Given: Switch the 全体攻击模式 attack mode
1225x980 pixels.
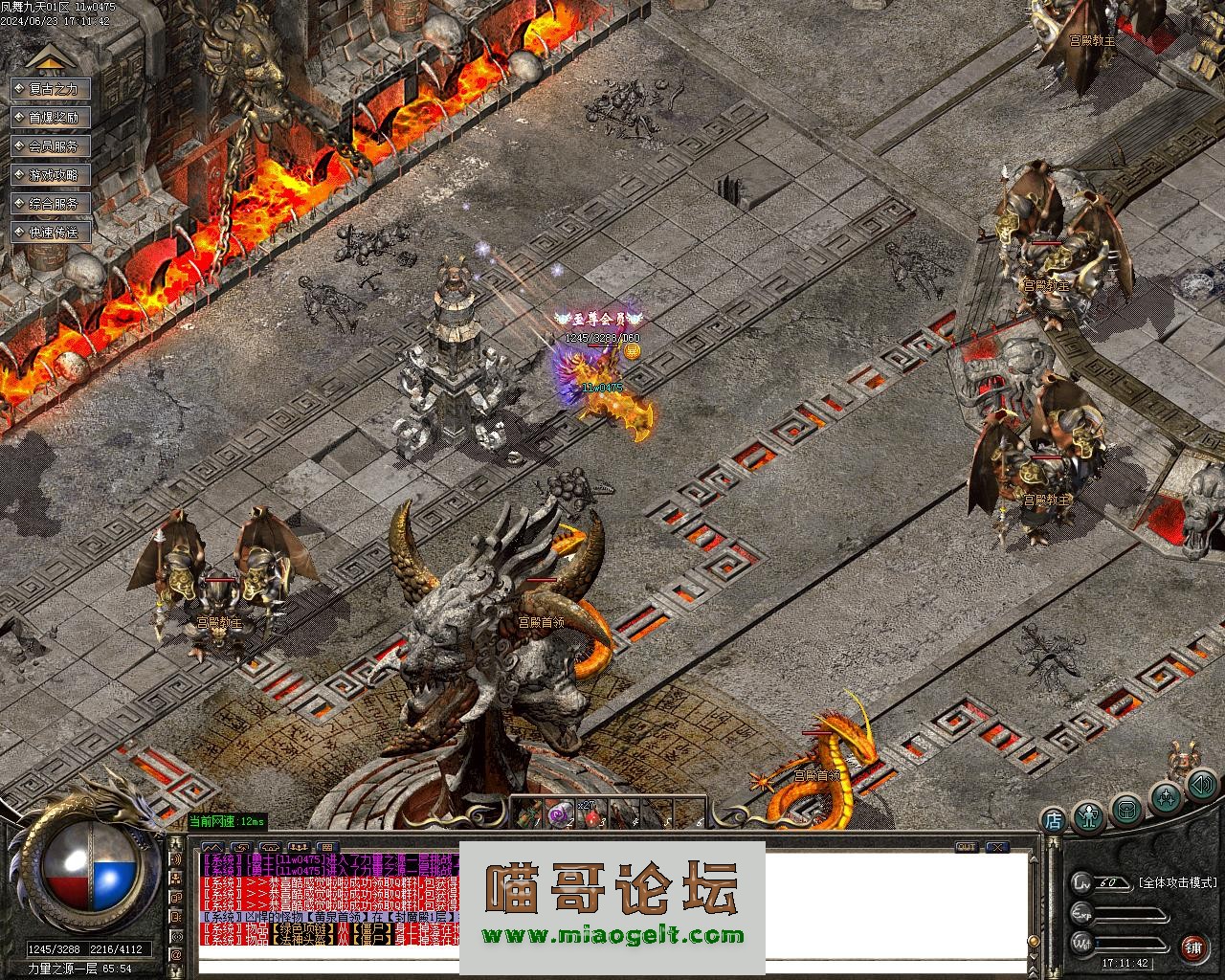Looking at the screenshot, I should coord(1176,882).
